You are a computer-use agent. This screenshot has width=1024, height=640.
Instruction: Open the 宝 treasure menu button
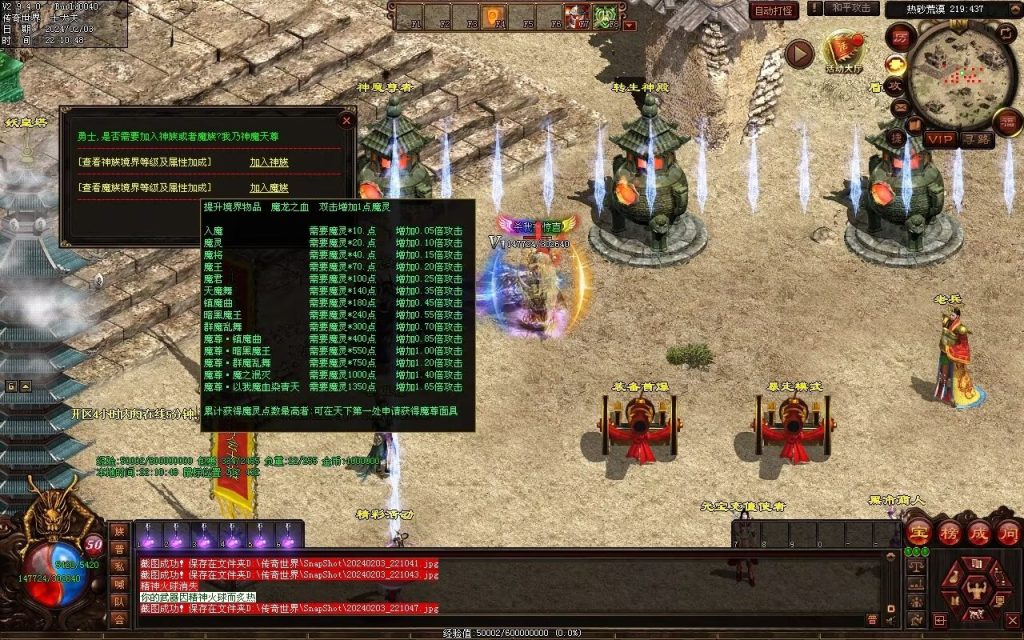pos(918,531)
